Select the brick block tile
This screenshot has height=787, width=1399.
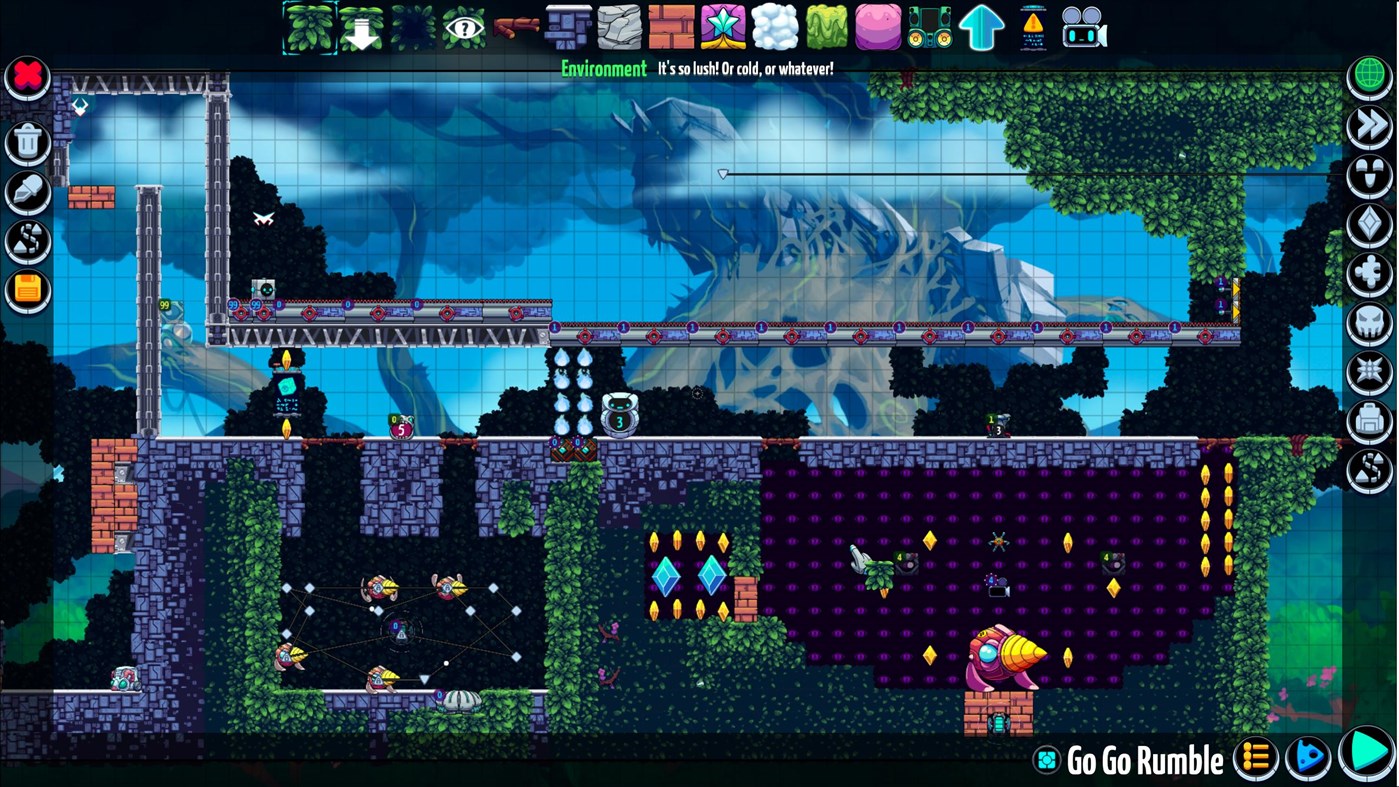671,27
